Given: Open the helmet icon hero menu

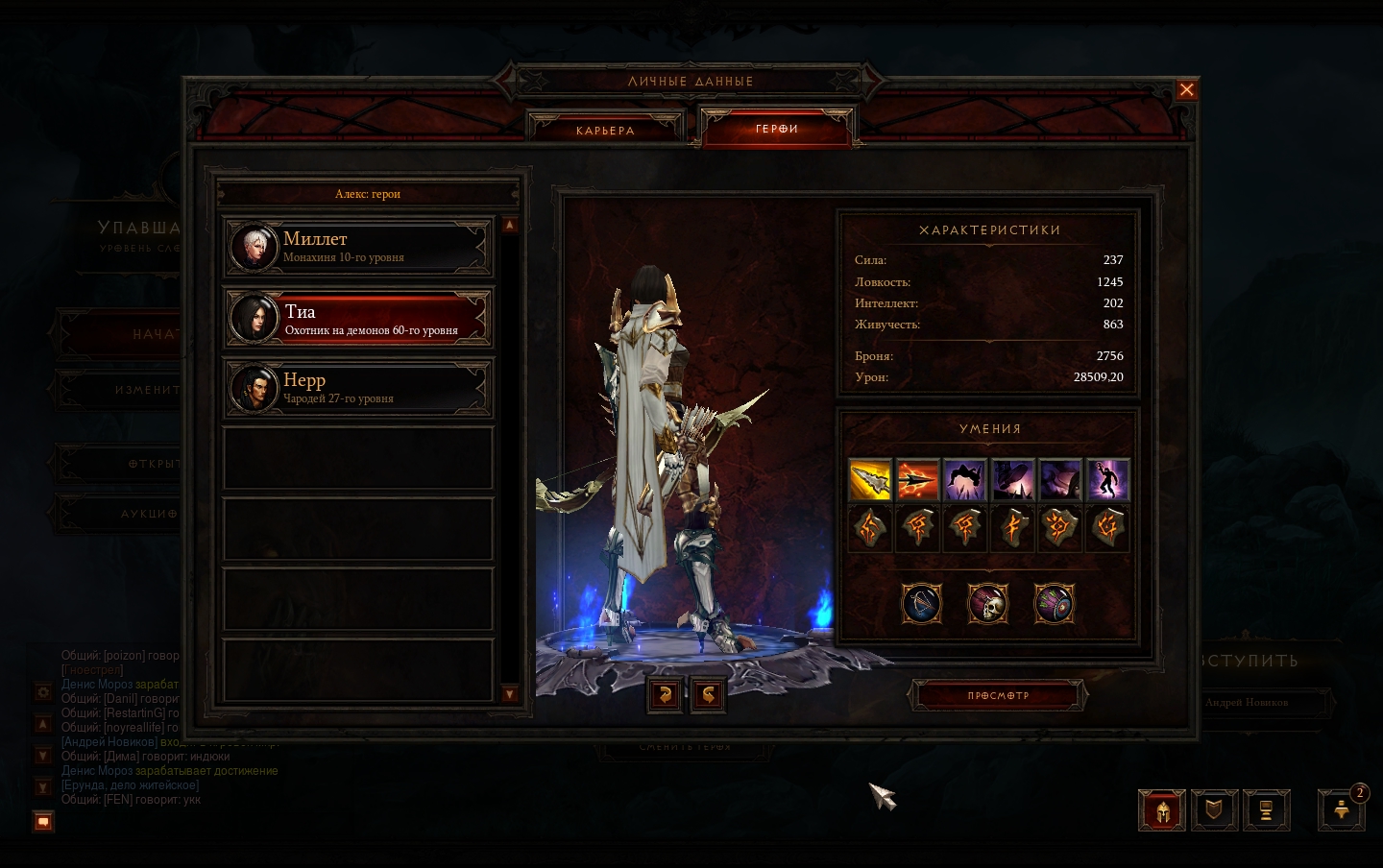Looking at the screenshot, I should [x=1162, y=810].
